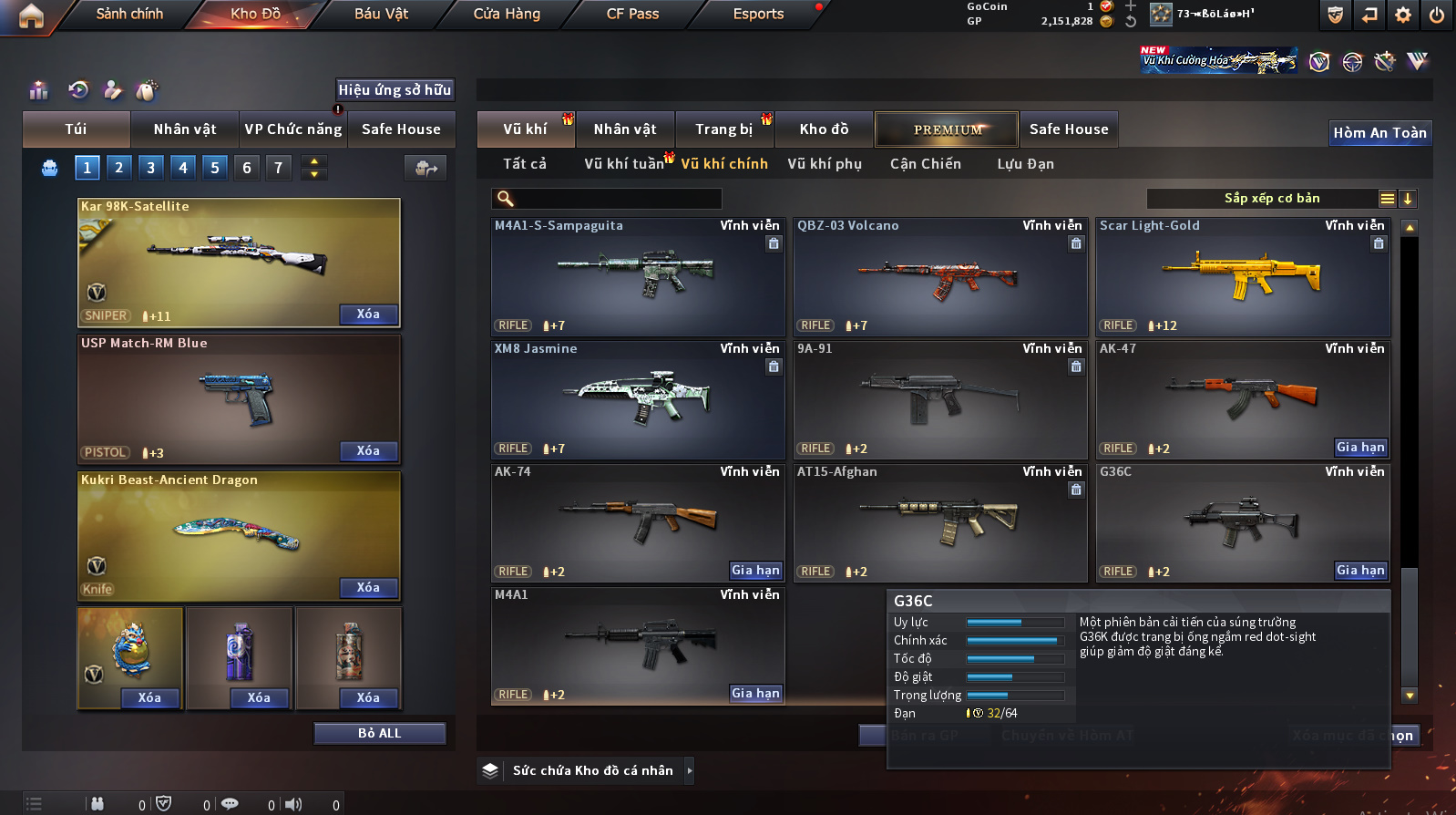Switch to the Esports section
Viewport: 1456px width, 815px height.
[758, 14]
